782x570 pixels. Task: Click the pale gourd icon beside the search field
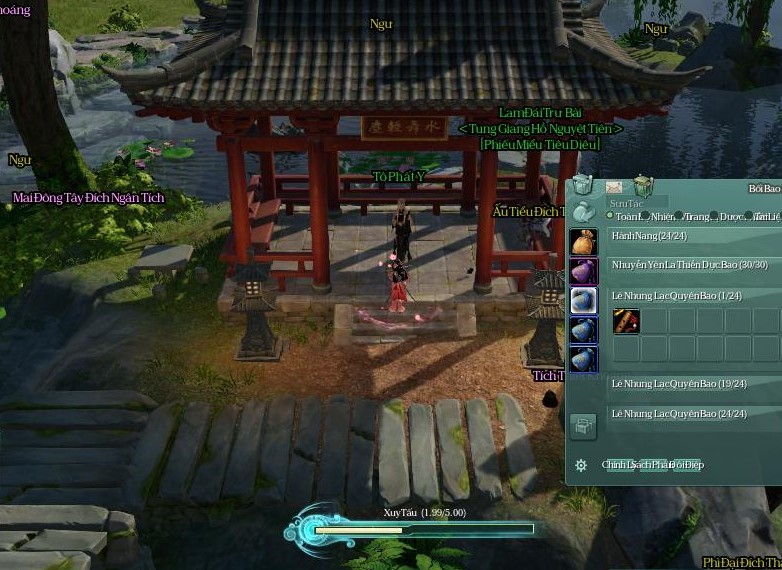coord(582,211)
